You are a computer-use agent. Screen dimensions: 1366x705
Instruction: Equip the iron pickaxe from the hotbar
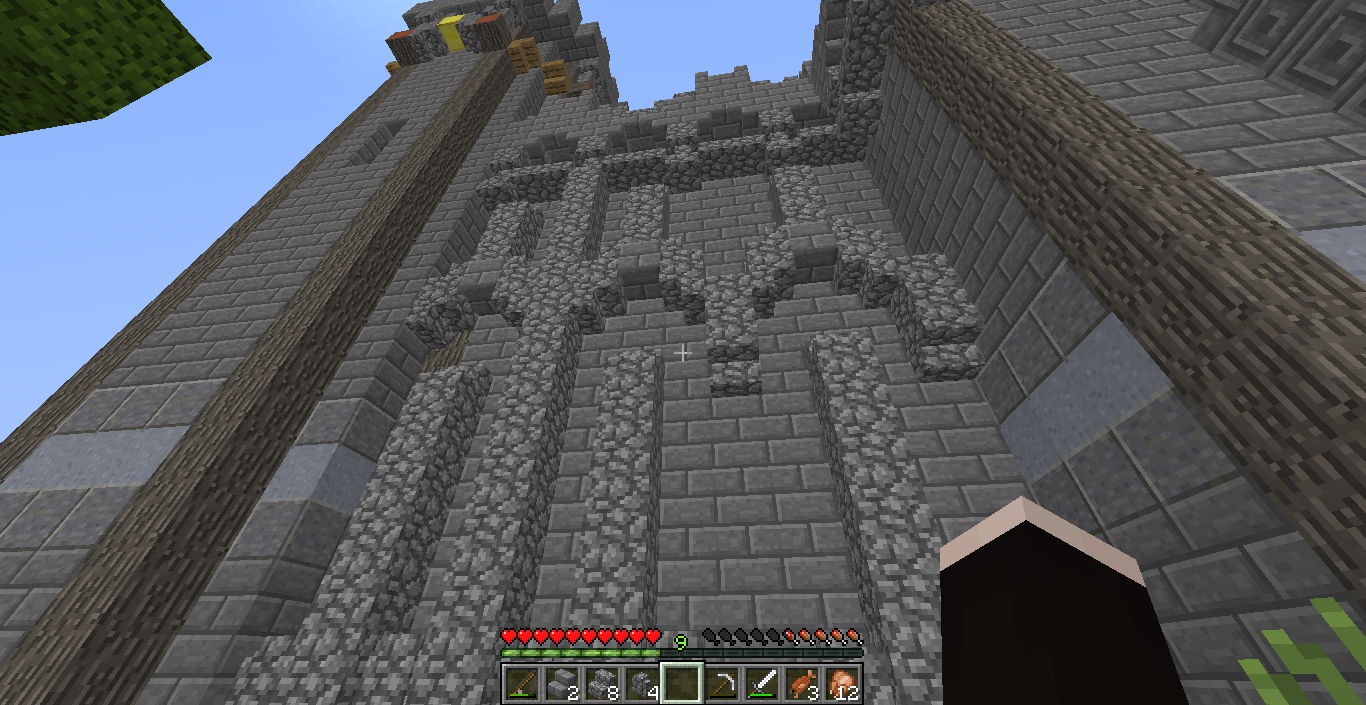click(721, 684)
